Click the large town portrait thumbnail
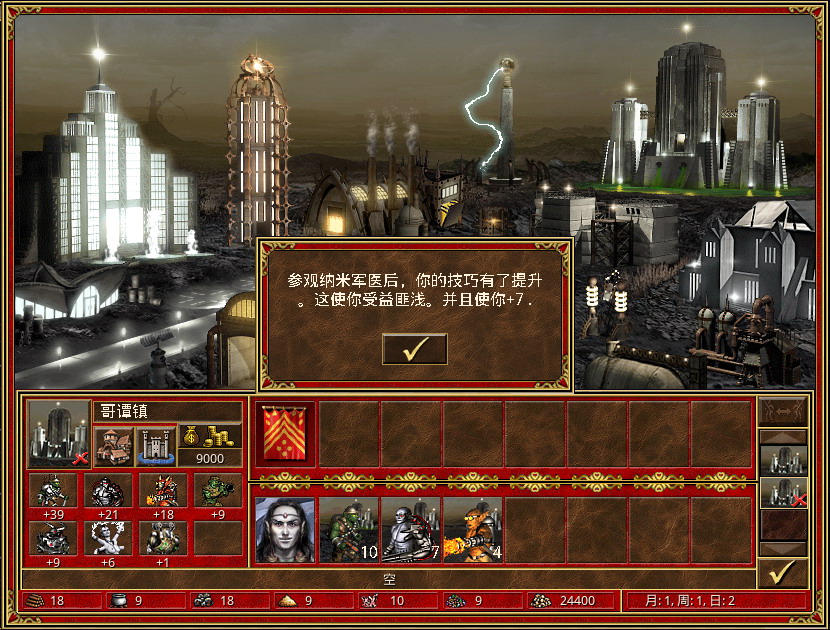The height and width of the screenshot is (630, 830). pyautogui.click(x=59, y=433)
